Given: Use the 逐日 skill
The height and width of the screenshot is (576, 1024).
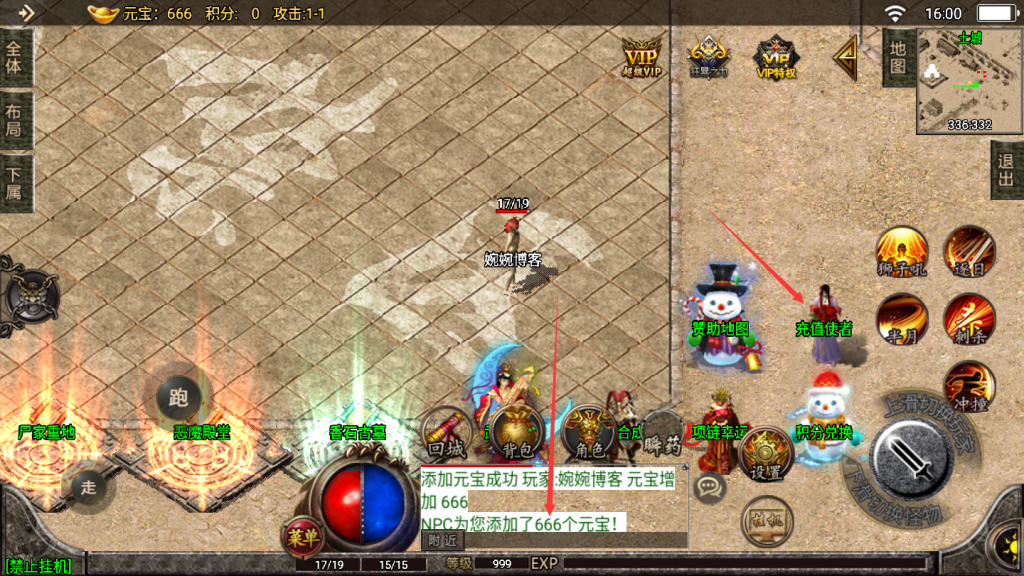Looking at the screenshot, I should tap(970, 252).
